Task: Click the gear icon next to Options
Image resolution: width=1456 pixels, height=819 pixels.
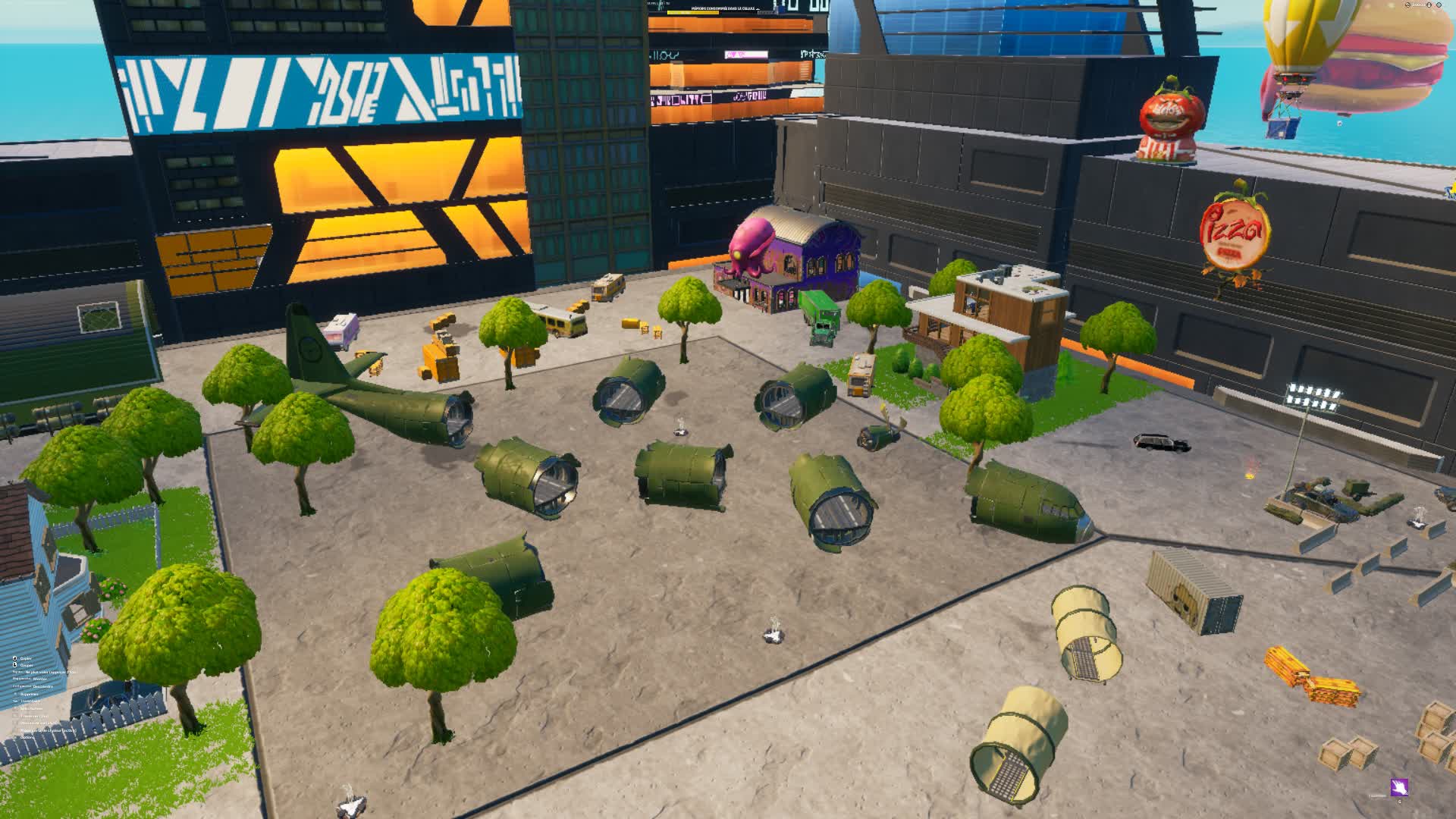Action: click(x=14, y=738)
